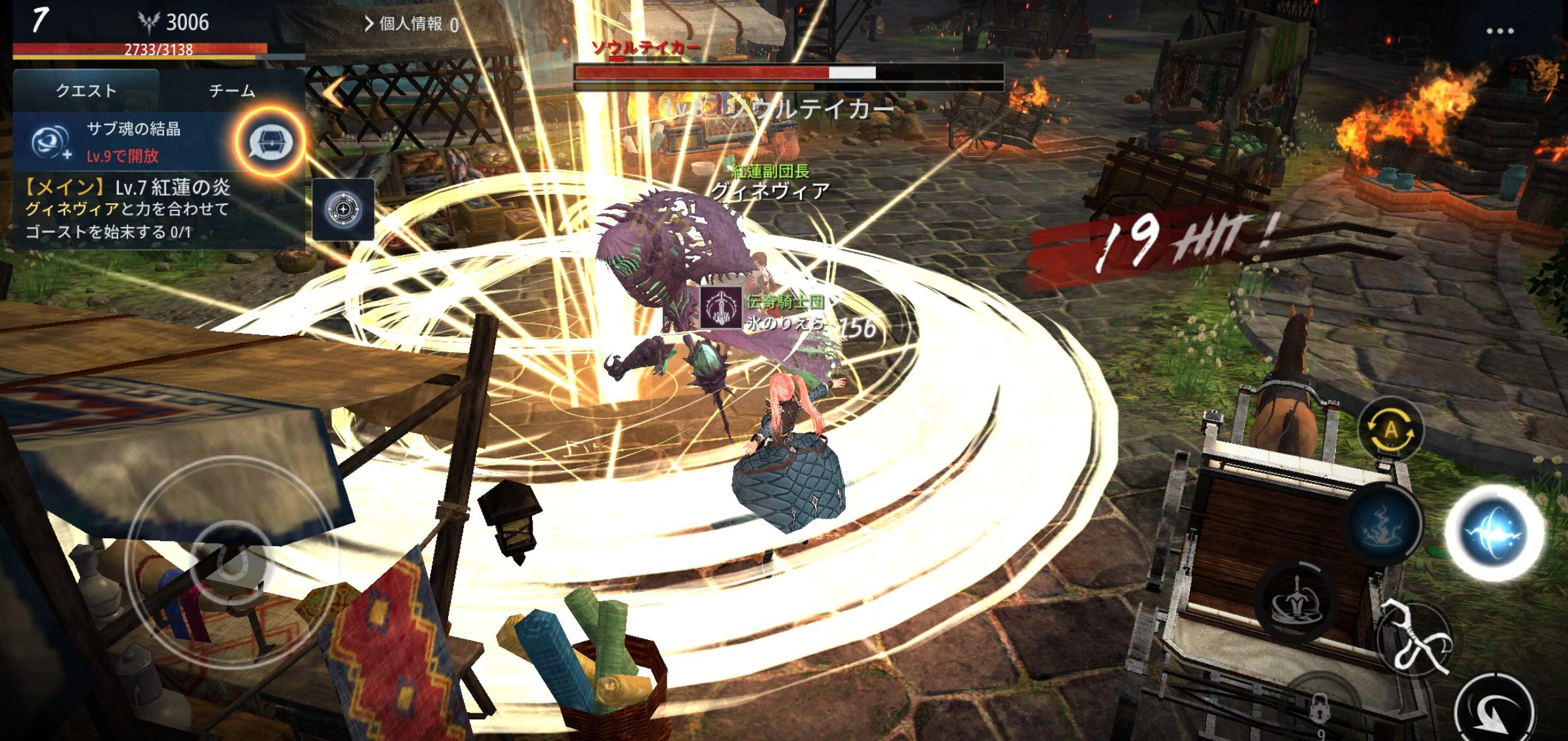
Task: Open the three-dot more options menu
Action: (x=1500, y=31)
